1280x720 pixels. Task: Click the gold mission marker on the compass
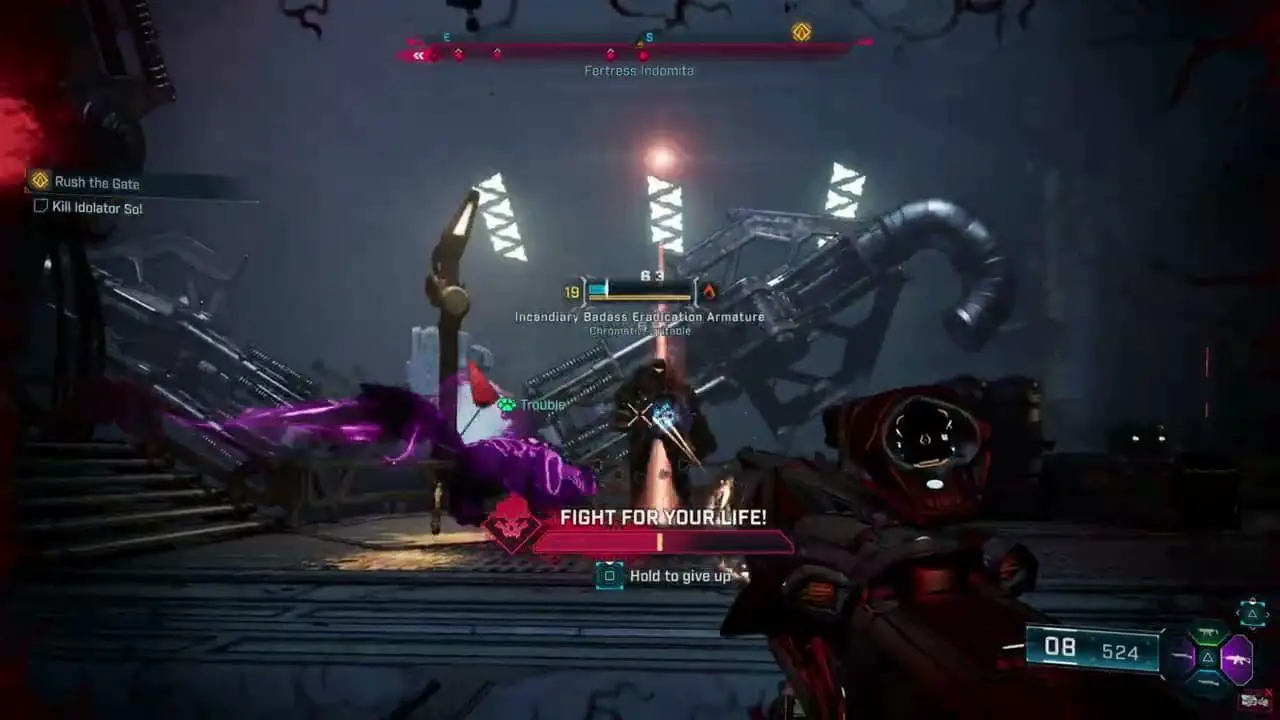point(801,32)
